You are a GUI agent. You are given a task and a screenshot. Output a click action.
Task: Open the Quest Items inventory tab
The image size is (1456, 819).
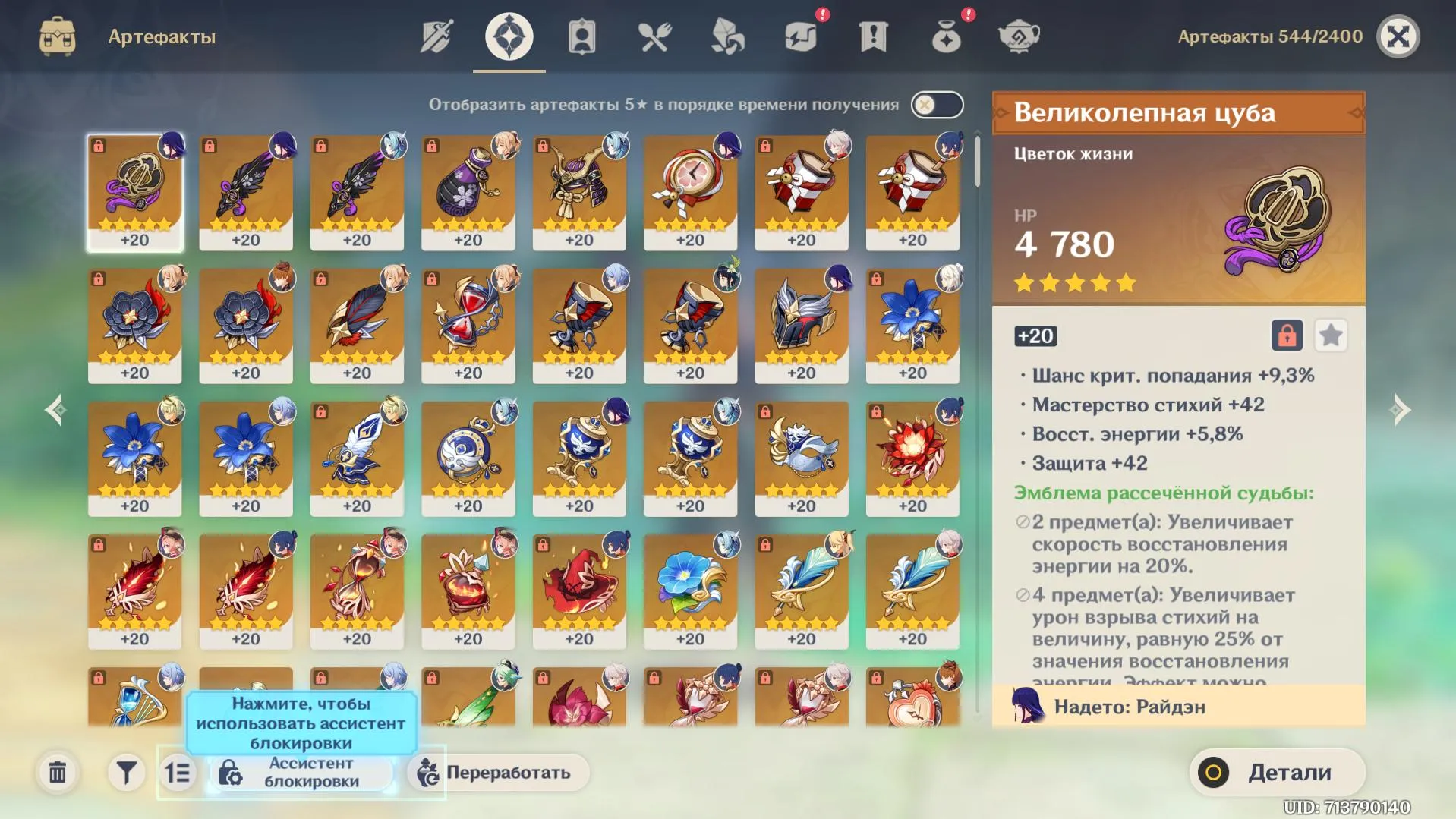tap(874, 35)
